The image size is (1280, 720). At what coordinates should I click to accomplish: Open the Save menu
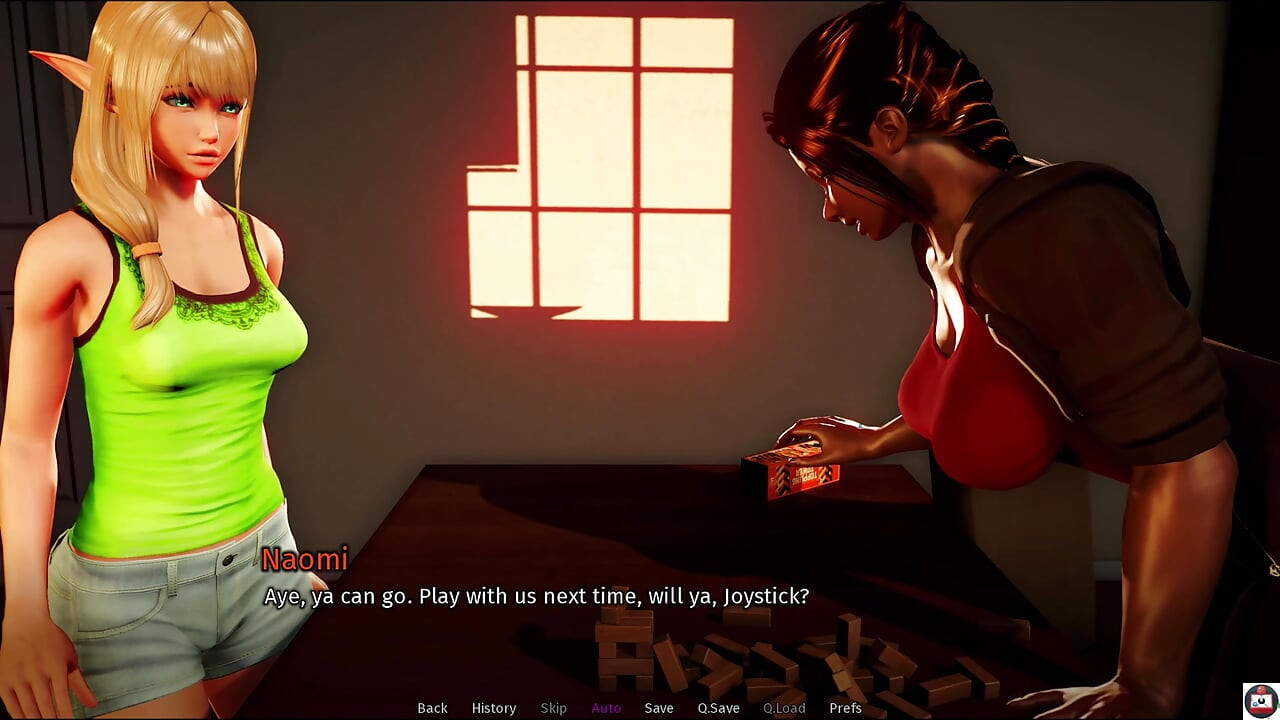[x=658, y=707]
